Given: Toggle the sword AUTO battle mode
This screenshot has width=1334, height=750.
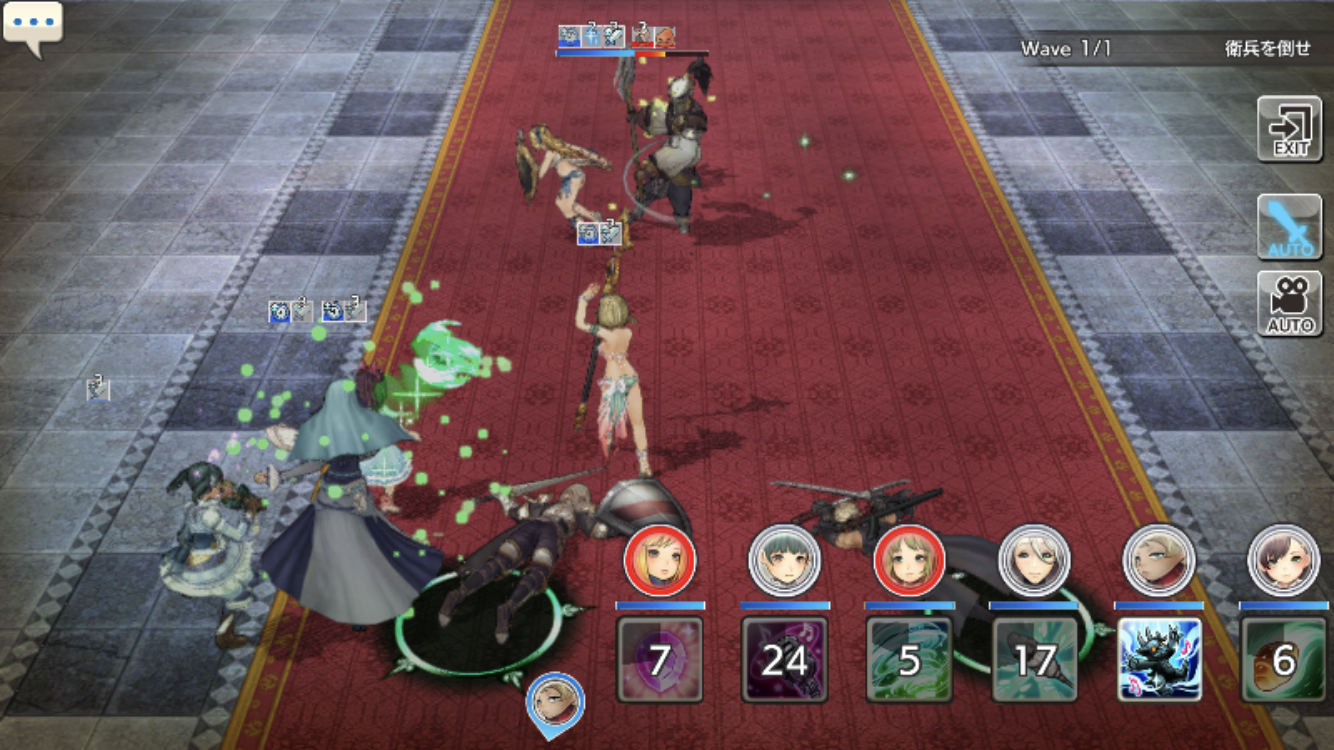Looking at the screenshot, I should 1290,227.
